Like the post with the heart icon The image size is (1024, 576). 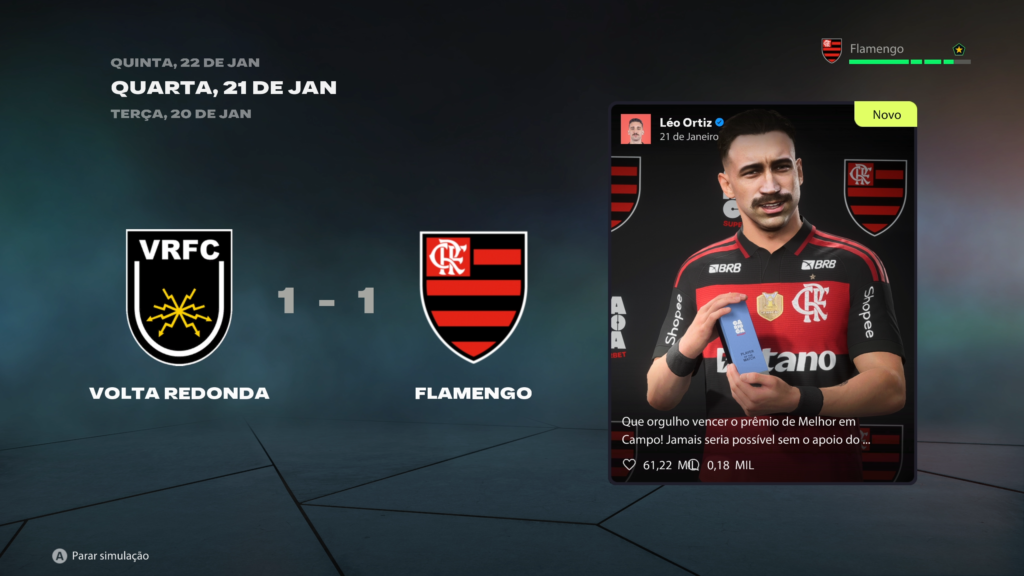tap(629, 465)
